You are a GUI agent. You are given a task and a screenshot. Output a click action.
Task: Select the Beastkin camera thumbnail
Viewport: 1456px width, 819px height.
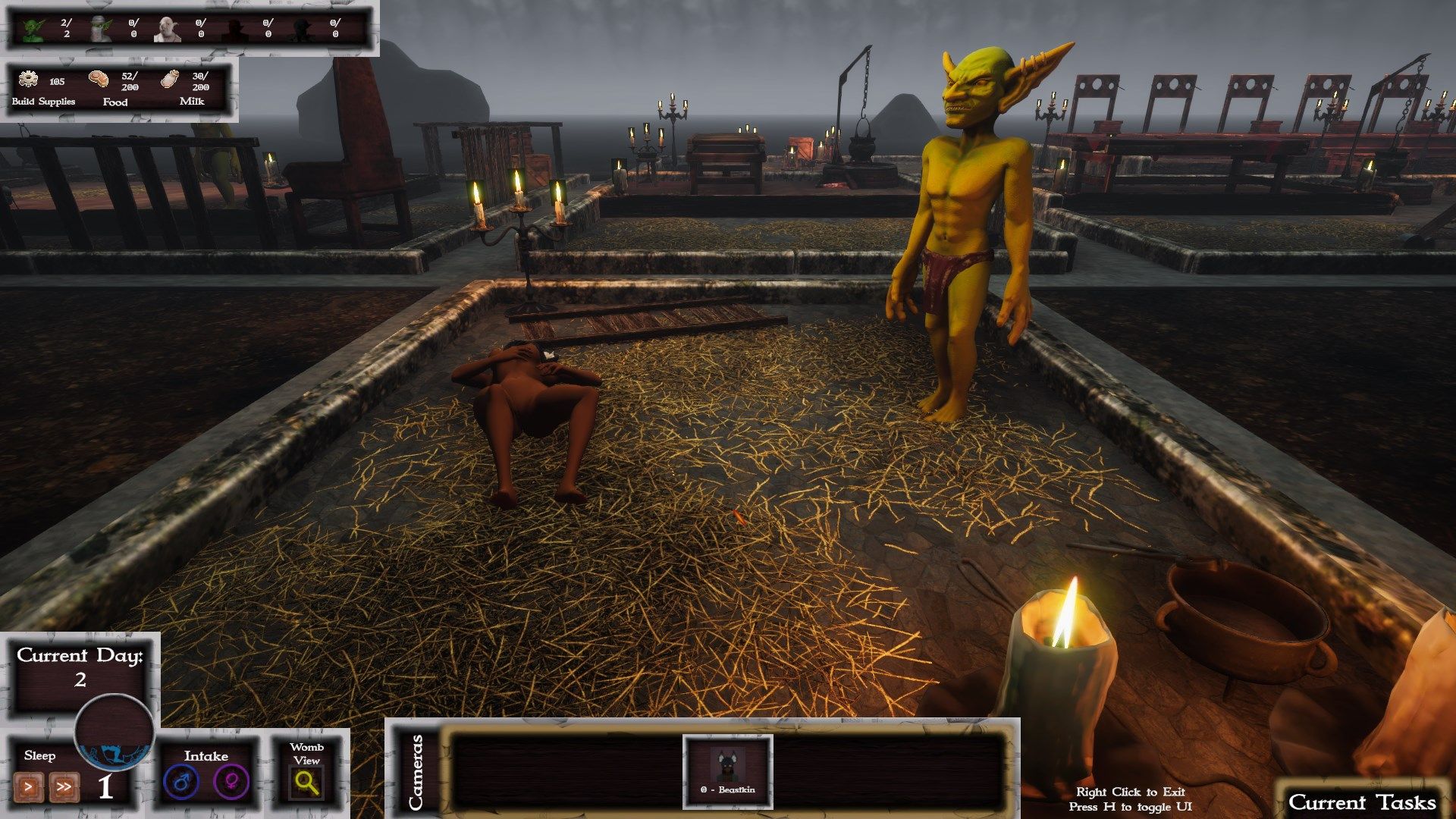727,767
